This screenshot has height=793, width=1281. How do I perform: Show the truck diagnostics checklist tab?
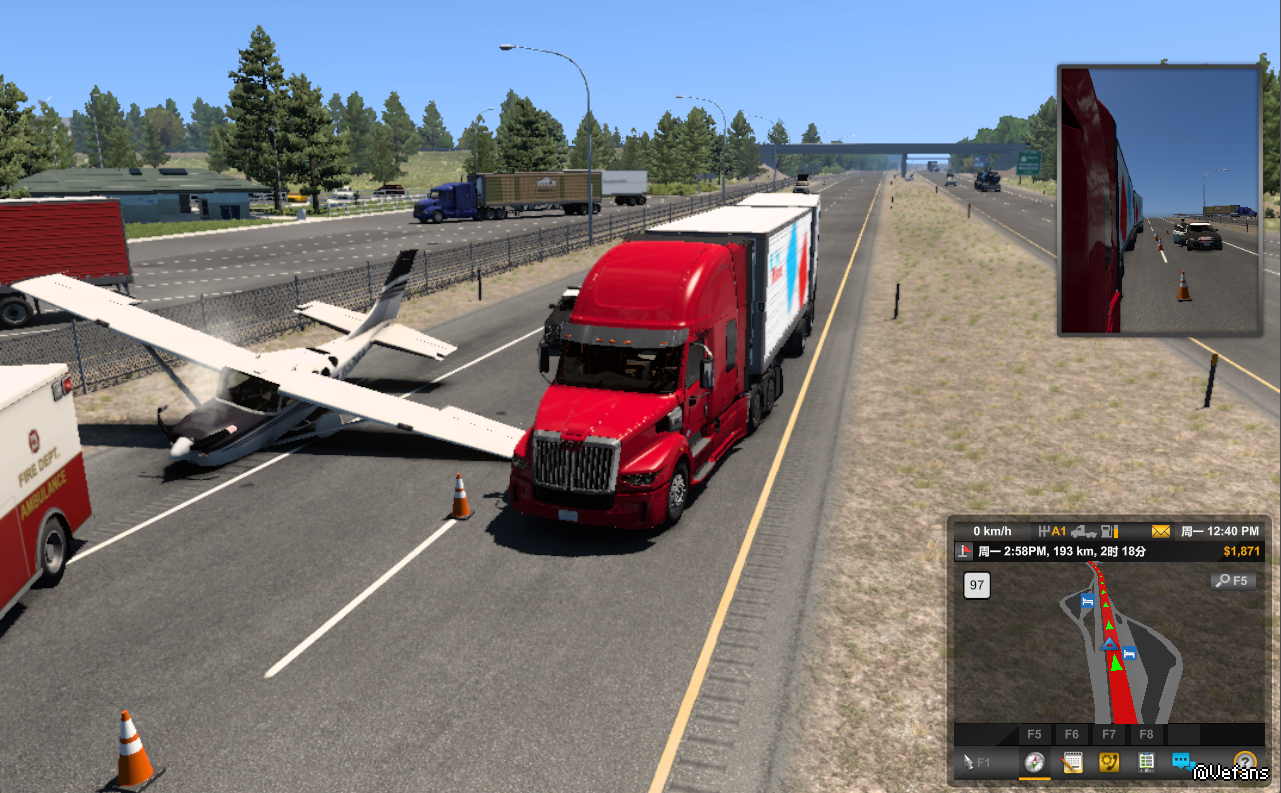click(x=1145, y=762)
